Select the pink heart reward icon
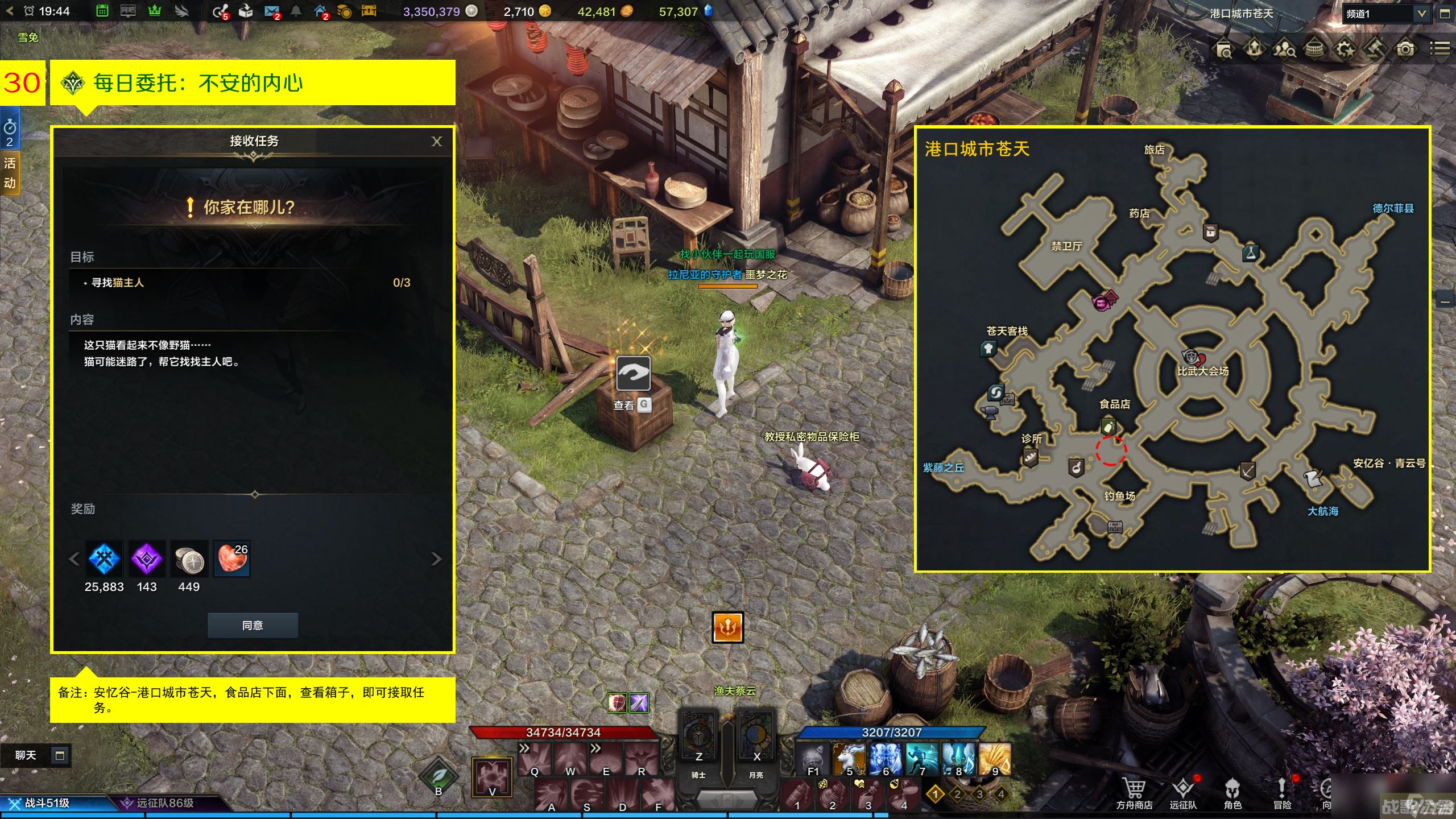 [x=231, y=559]
